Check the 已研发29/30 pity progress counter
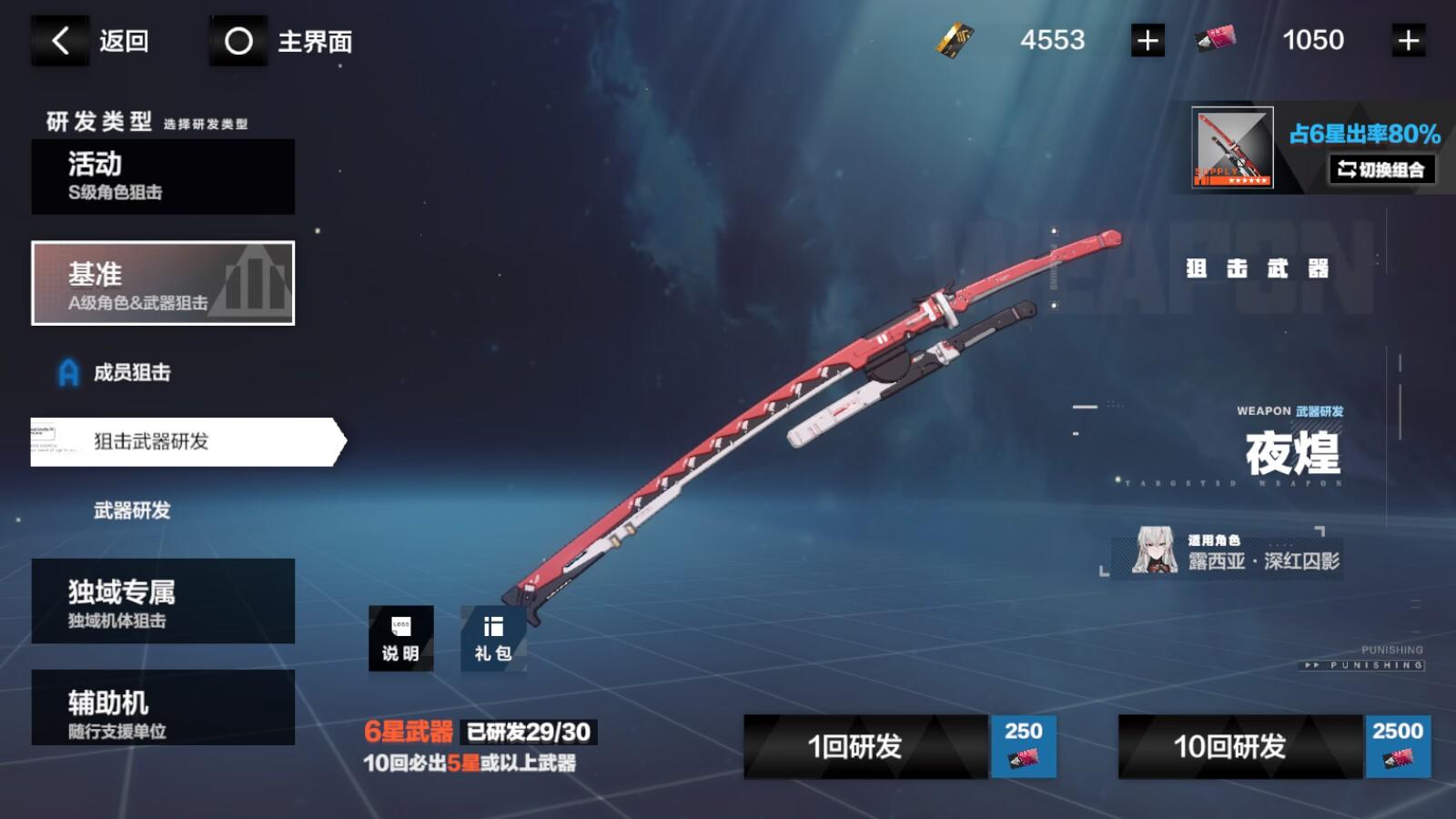The height and width of the screenshot is (819, 1456). [x=528, y=730]
